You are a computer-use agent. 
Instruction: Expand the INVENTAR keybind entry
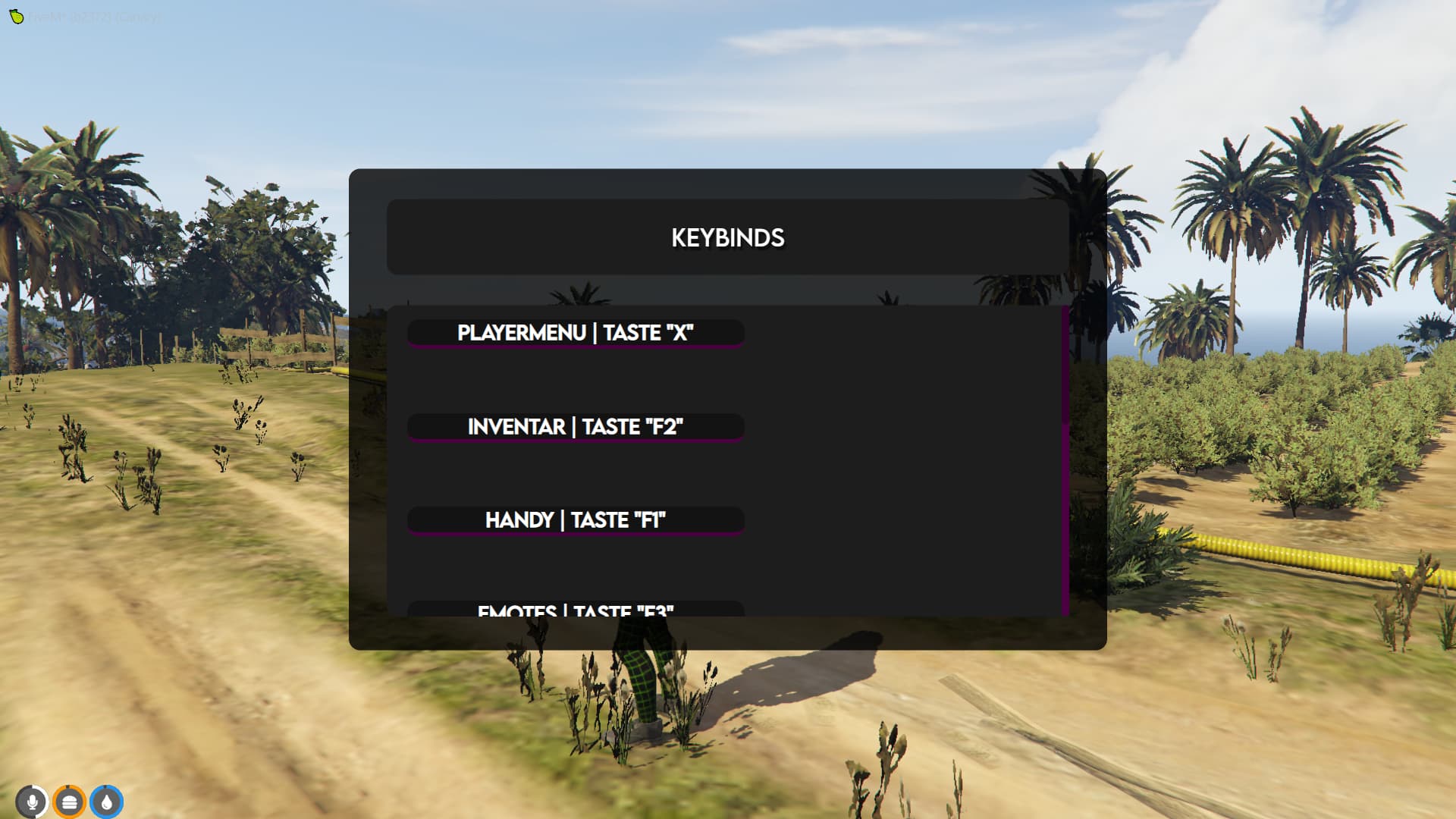(576, 426)
